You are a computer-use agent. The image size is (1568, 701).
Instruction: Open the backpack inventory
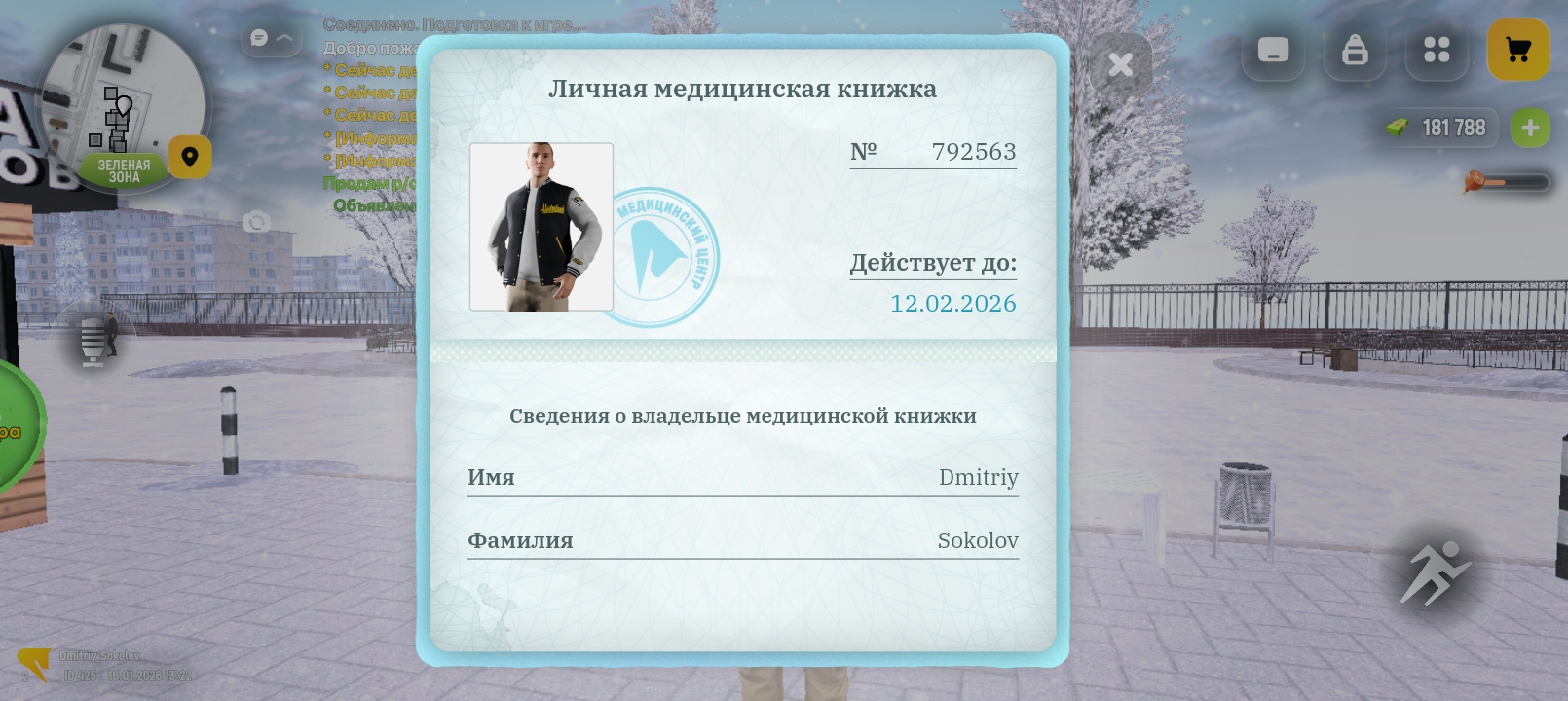pyautogui.click(x=1355, y=51)
